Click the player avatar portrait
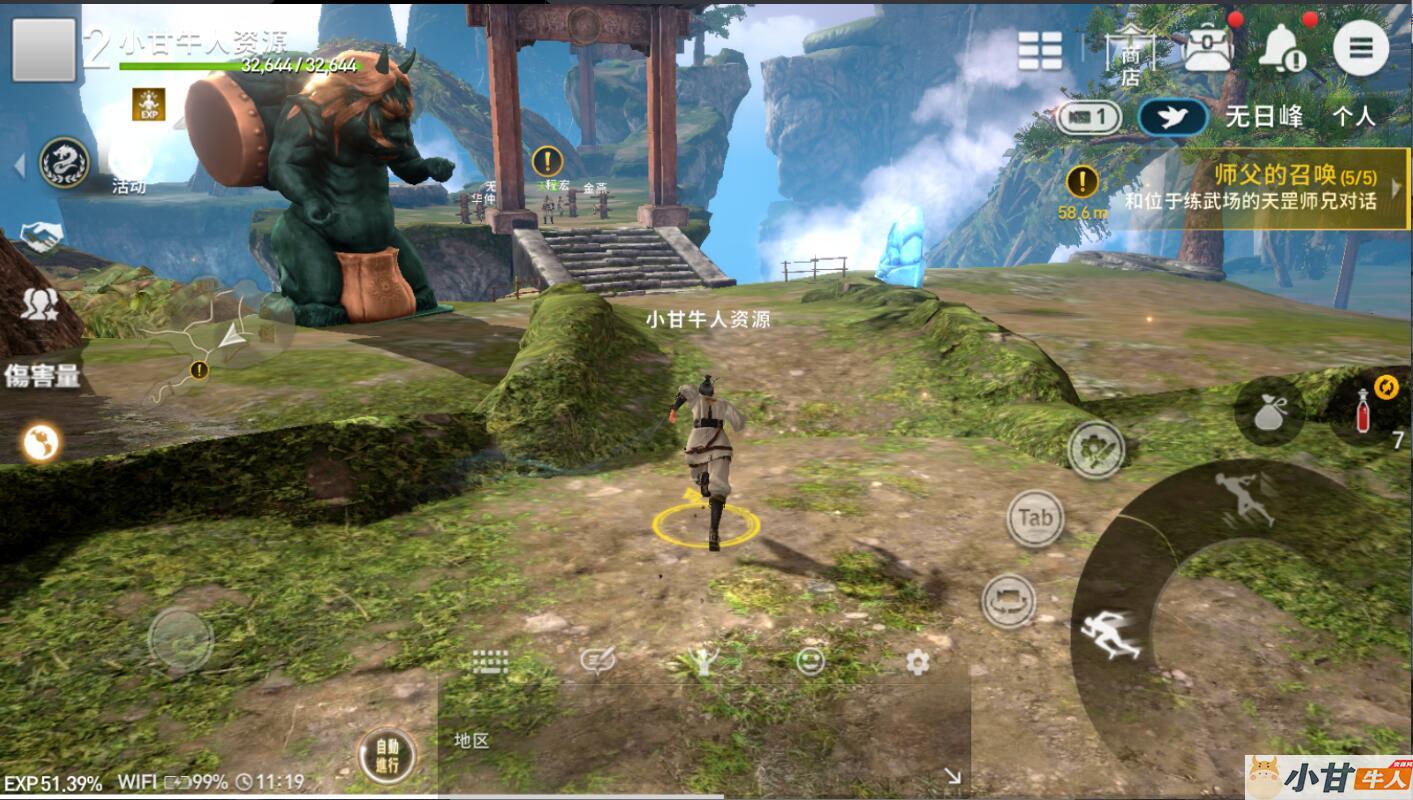The image size is (1413, 800). [x=44, y=49]
